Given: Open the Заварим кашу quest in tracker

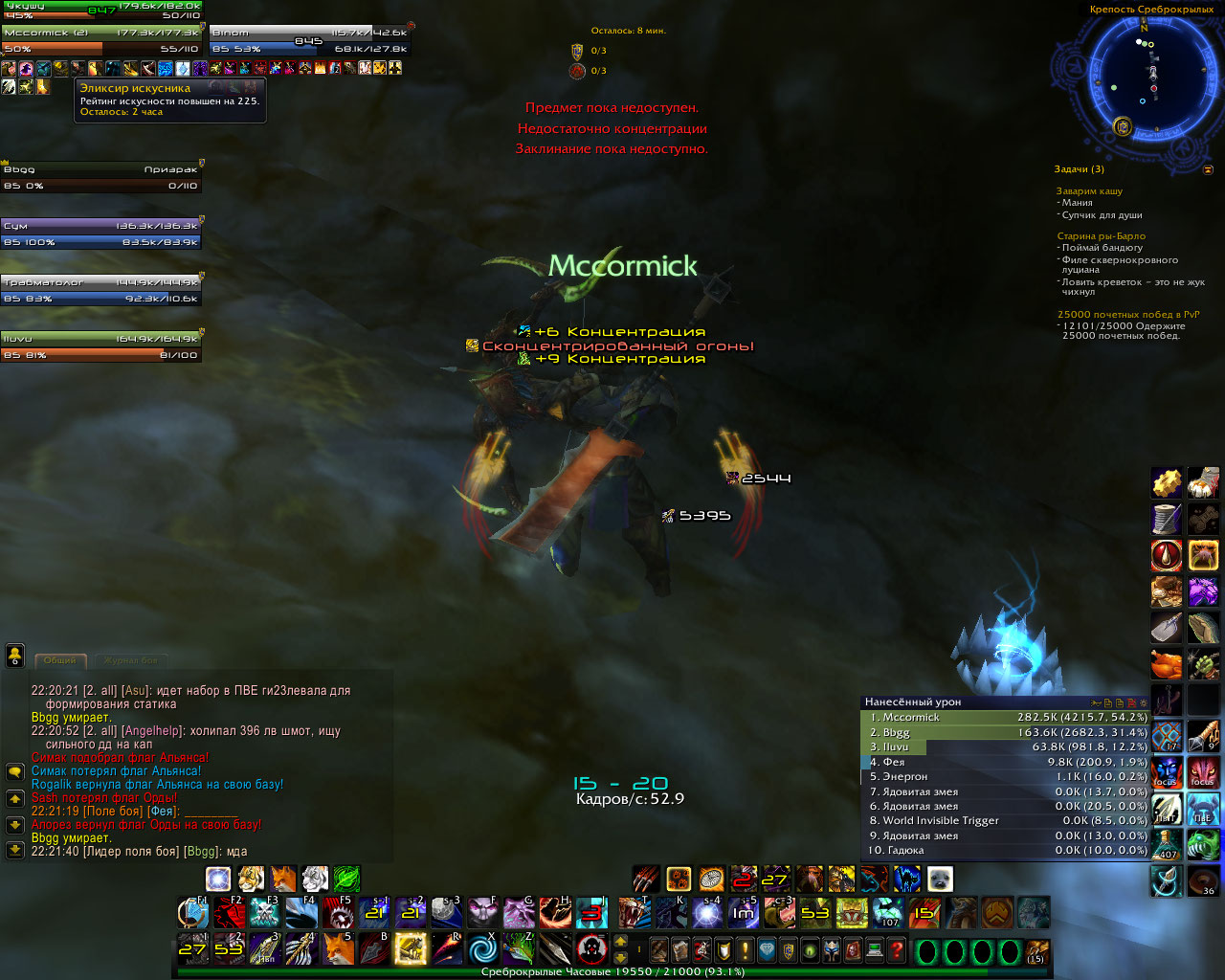Looking at the screenshot, I should click(1089, 191).
